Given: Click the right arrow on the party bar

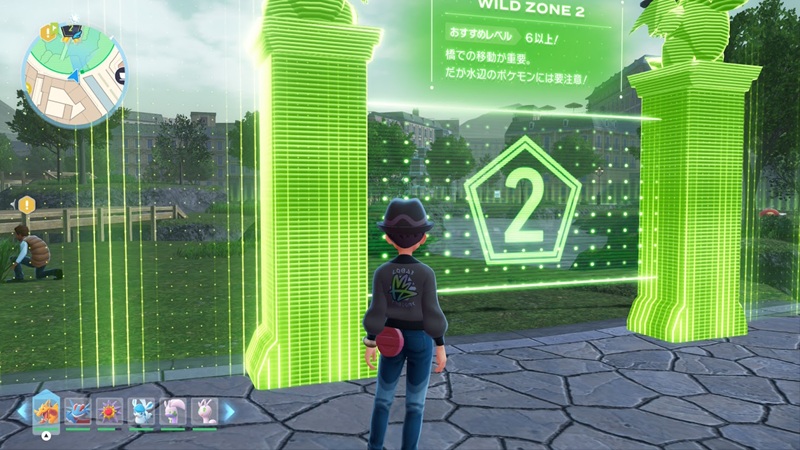Looking at the screenshot, I should (x=229, y=411).
